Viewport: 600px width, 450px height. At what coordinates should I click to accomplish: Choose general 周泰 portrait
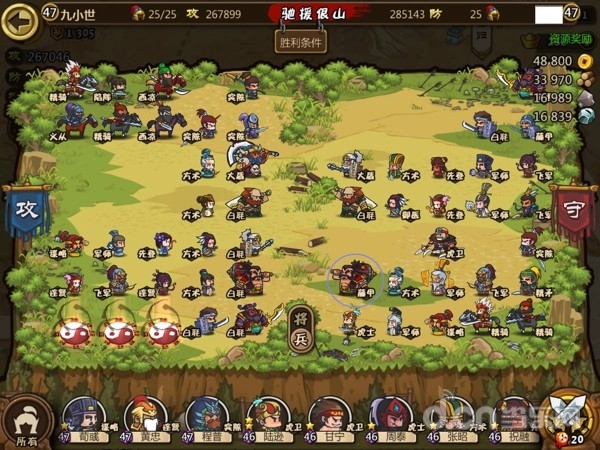click(390, 417)
